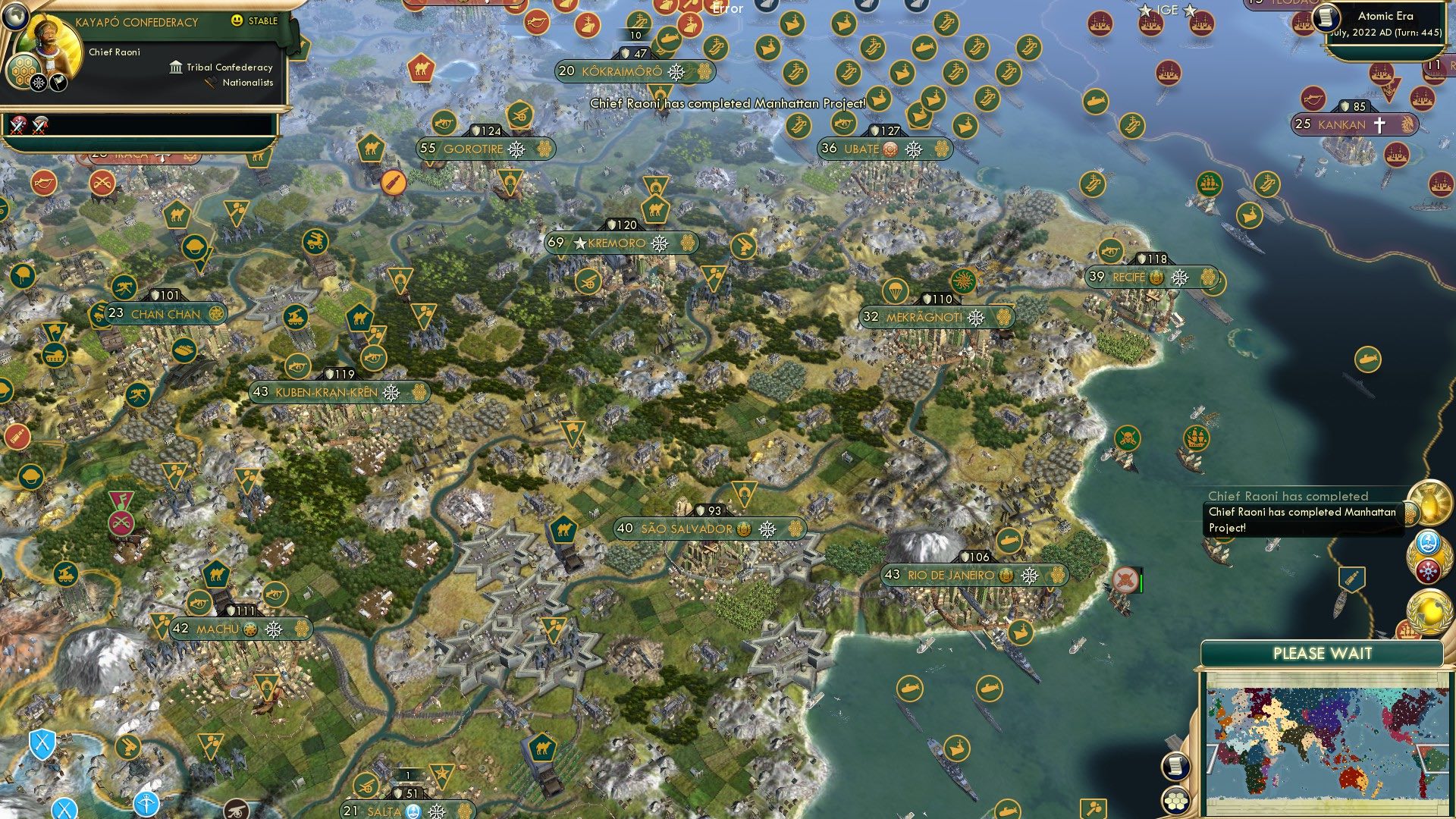This screenshot has height=819, width=1456.
Task: Open the notification log scroll icon
Action: [1175, 767]
